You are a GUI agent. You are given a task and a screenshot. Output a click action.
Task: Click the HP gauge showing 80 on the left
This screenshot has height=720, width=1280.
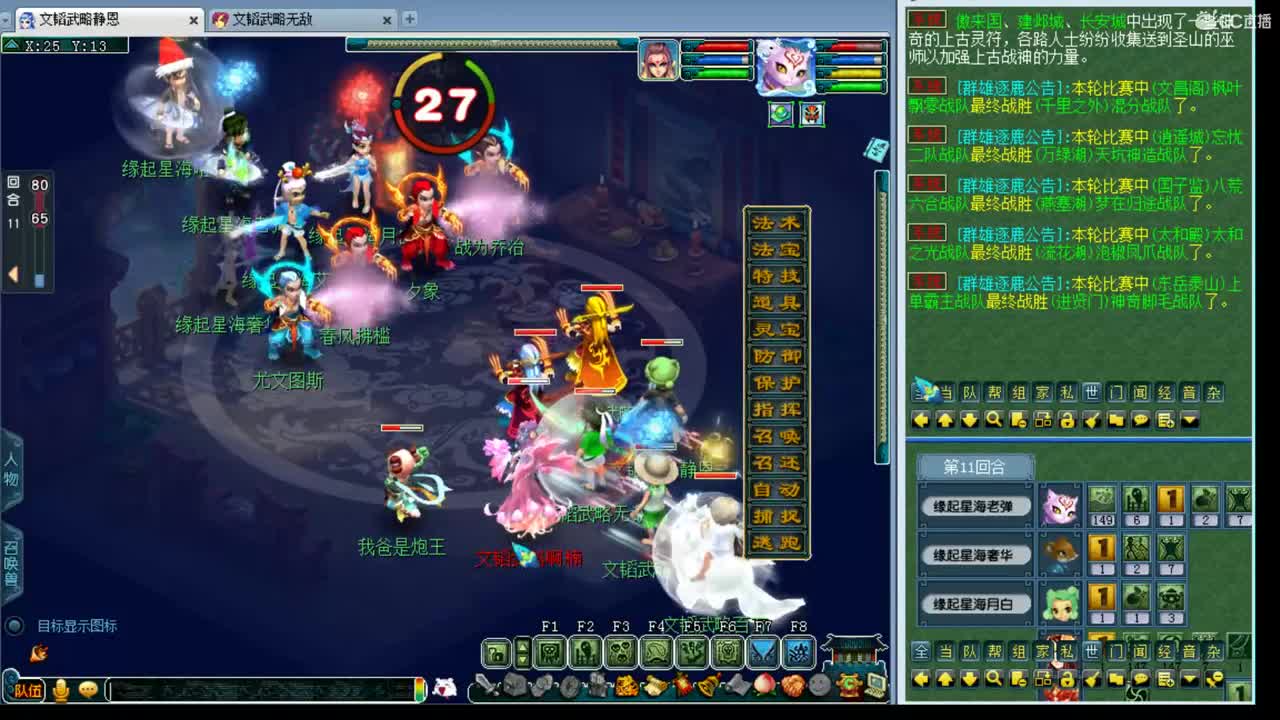point(38,185)
